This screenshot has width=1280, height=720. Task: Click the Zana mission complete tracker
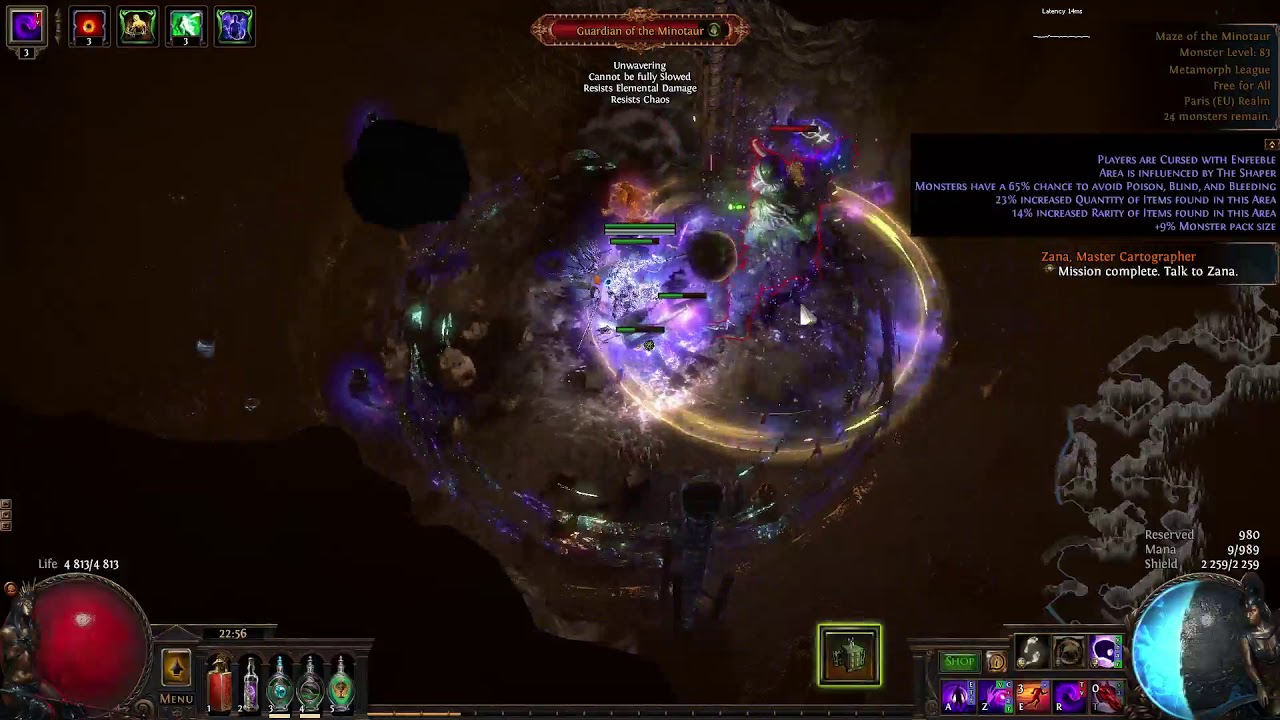pyautogui.click(x=1138, y=264)
